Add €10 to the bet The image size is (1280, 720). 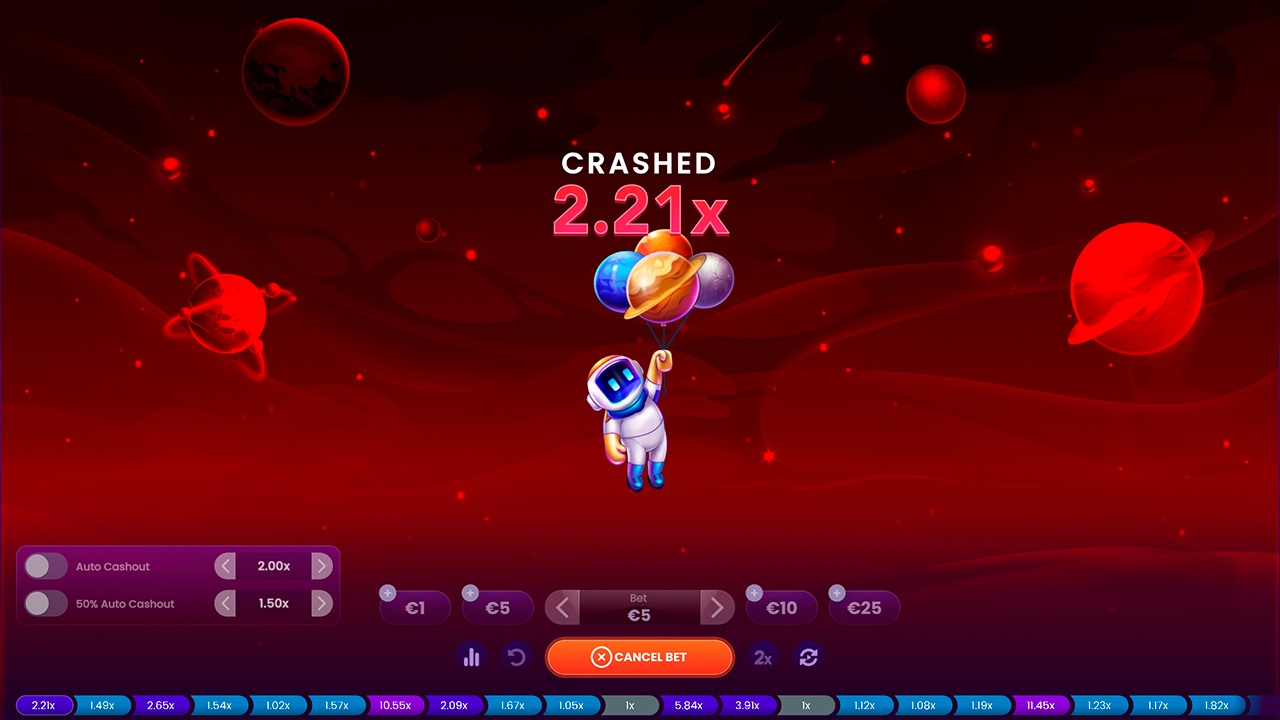tap(781, 607)
